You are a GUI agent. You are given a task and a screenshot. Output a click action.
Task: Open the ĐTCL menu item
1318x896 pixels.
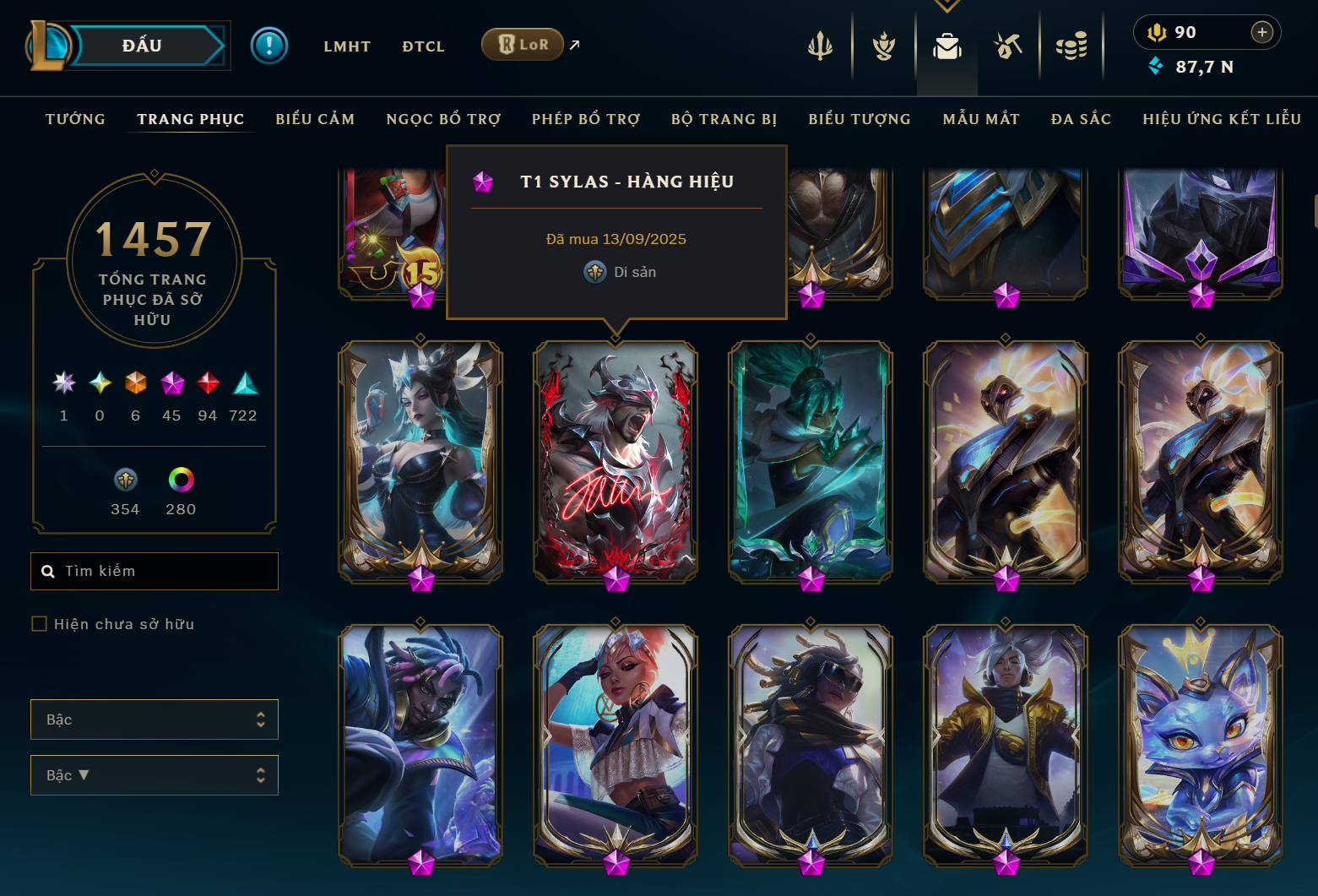pyautogui.click(x=423, y=46)
